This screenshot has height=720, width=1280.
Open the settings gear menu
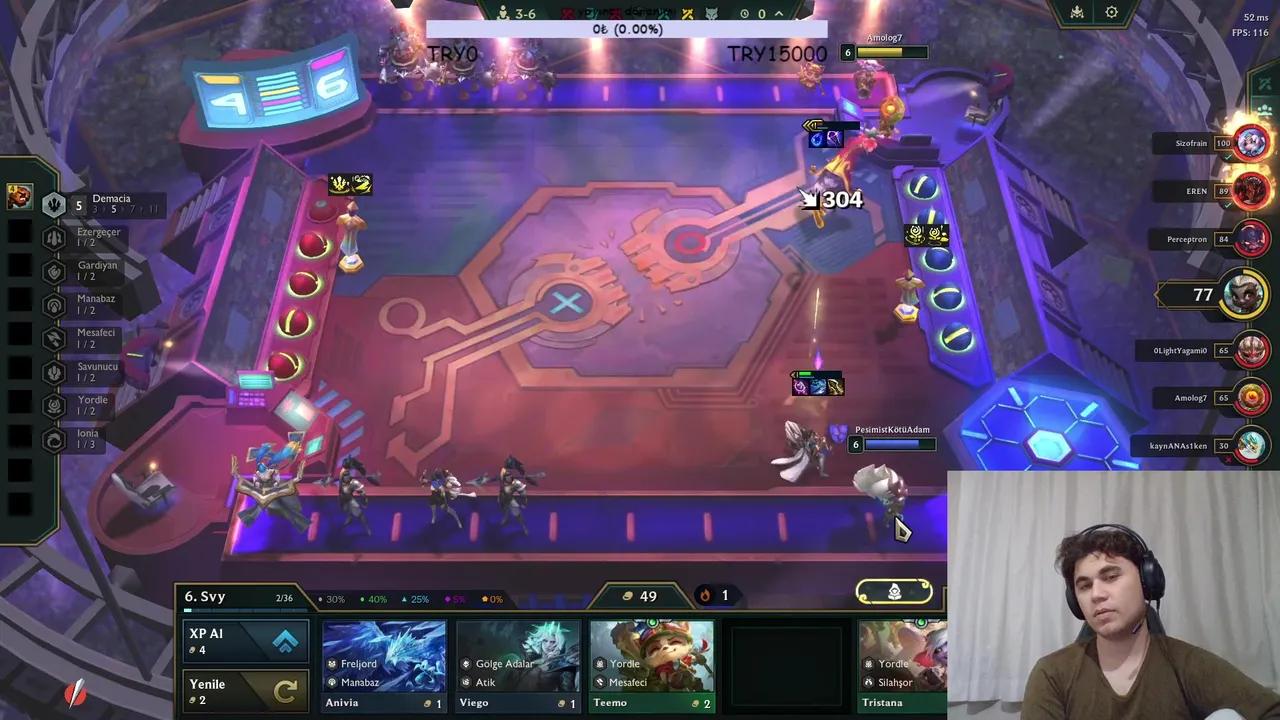pos(1111,13)
